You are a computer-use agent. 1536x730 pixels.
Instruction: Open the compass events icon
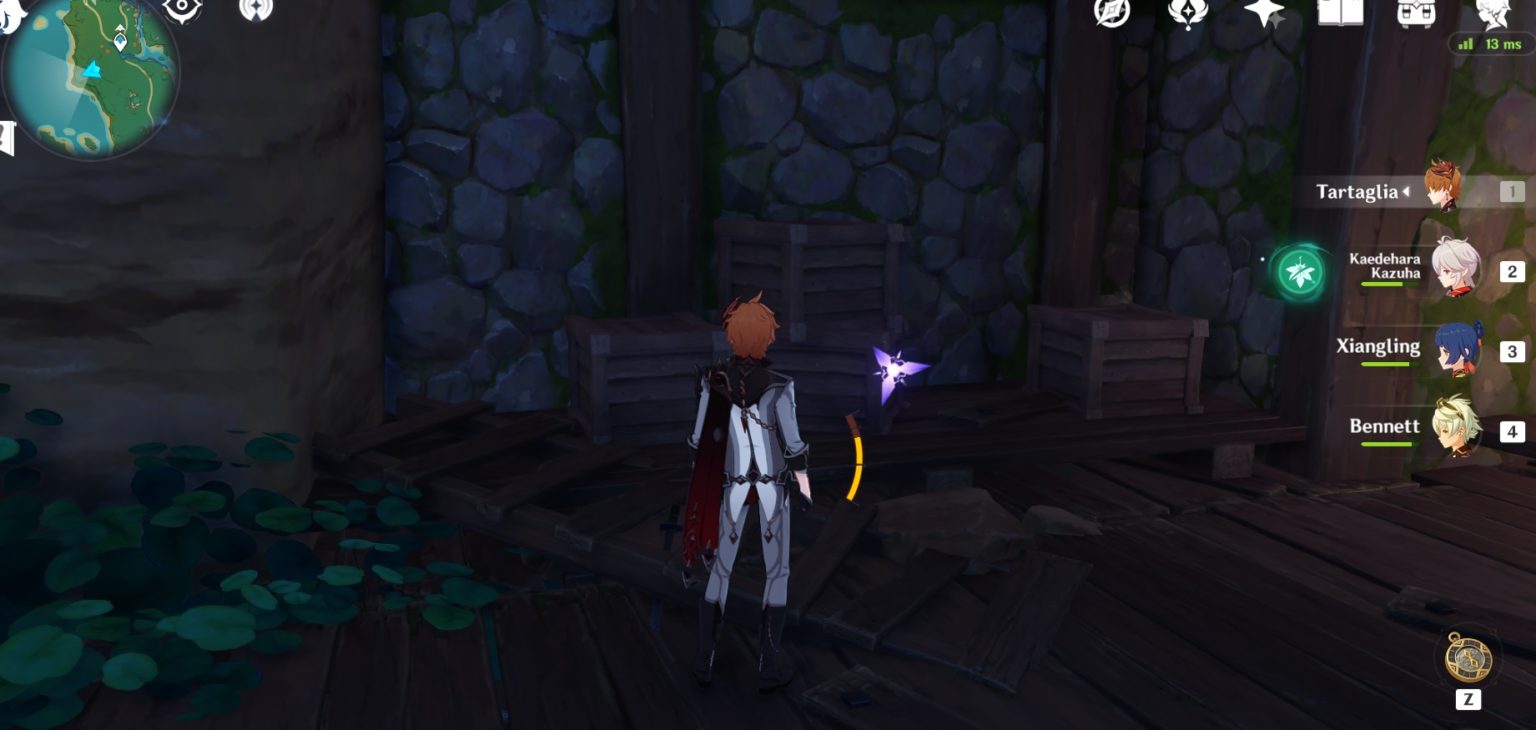[1112, 12]
